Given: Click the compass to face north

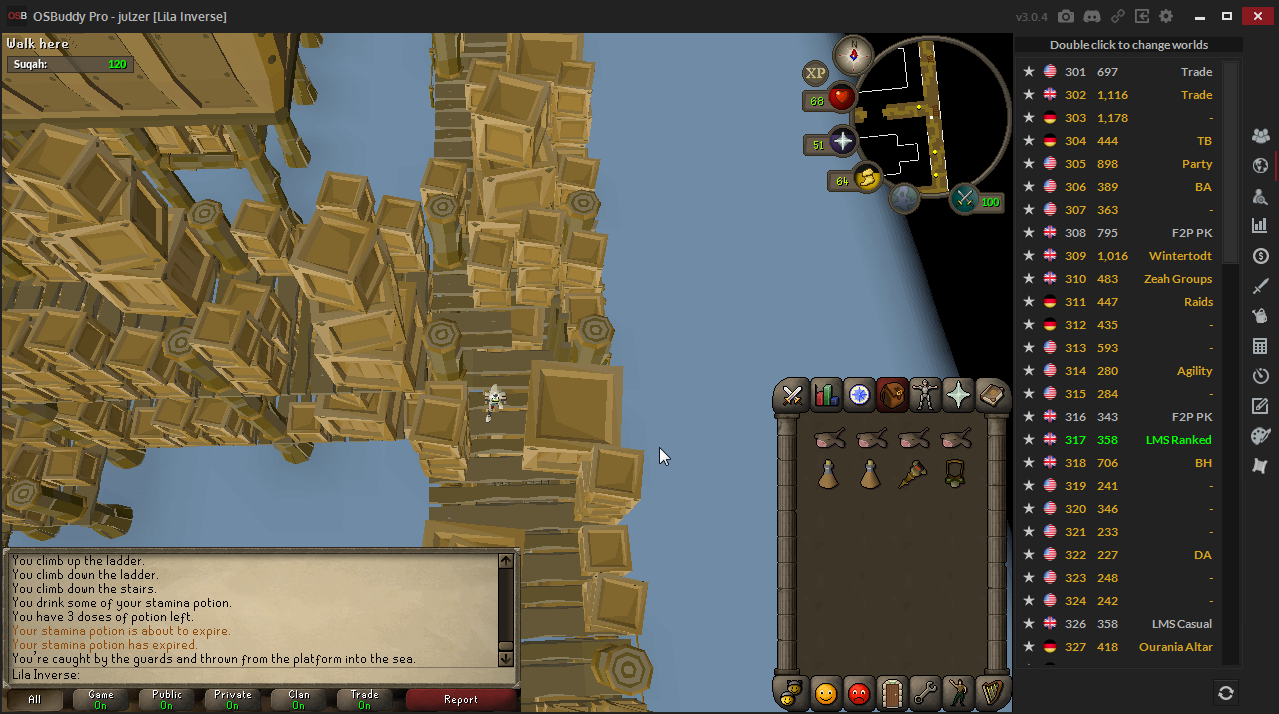Looking at the screenshot, I should point(854,54).
